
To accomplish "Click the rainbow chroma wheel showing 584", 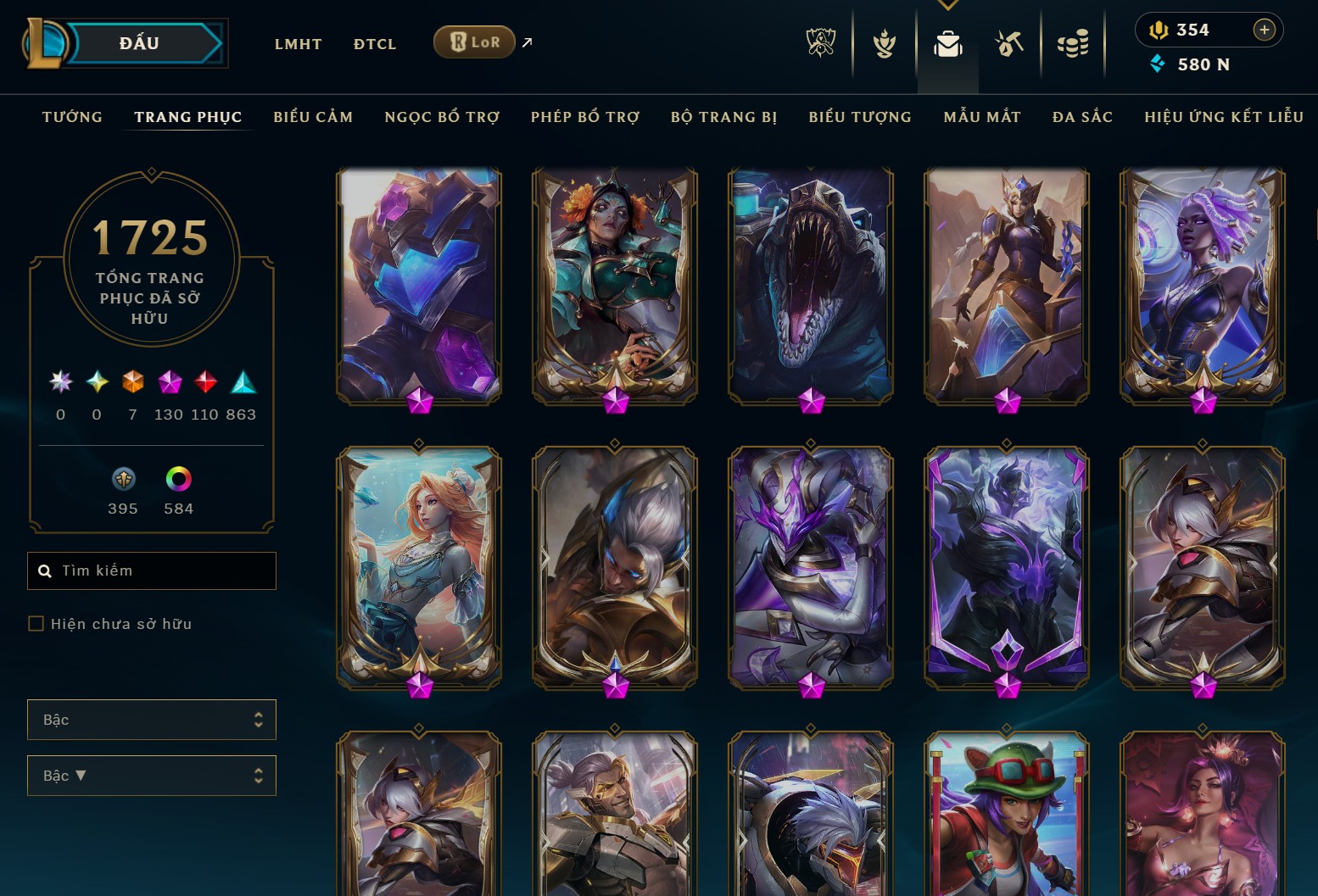I will click(x=178, y=479).
